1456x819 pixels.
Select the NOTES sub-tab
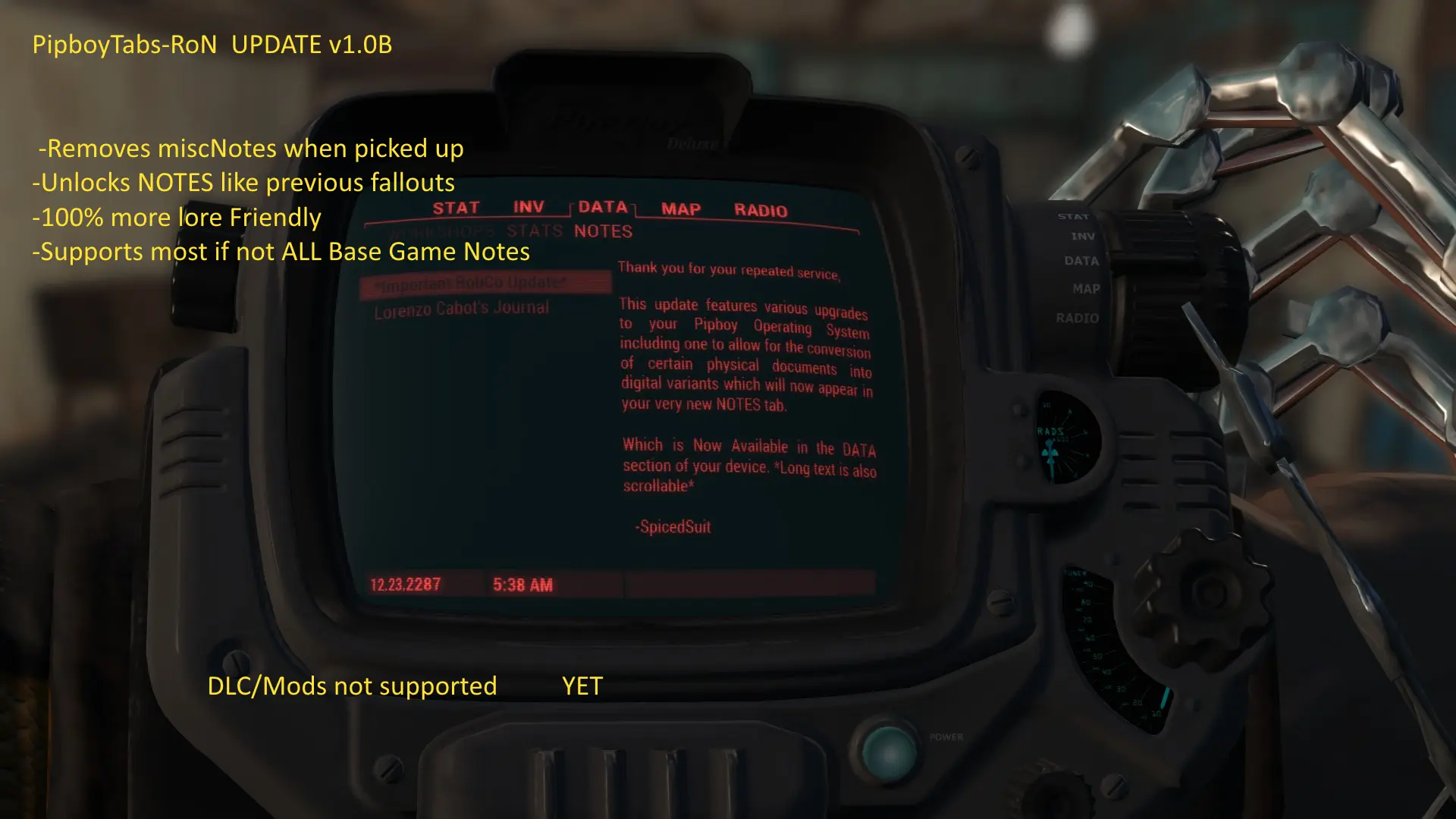[x=603, y=231]
